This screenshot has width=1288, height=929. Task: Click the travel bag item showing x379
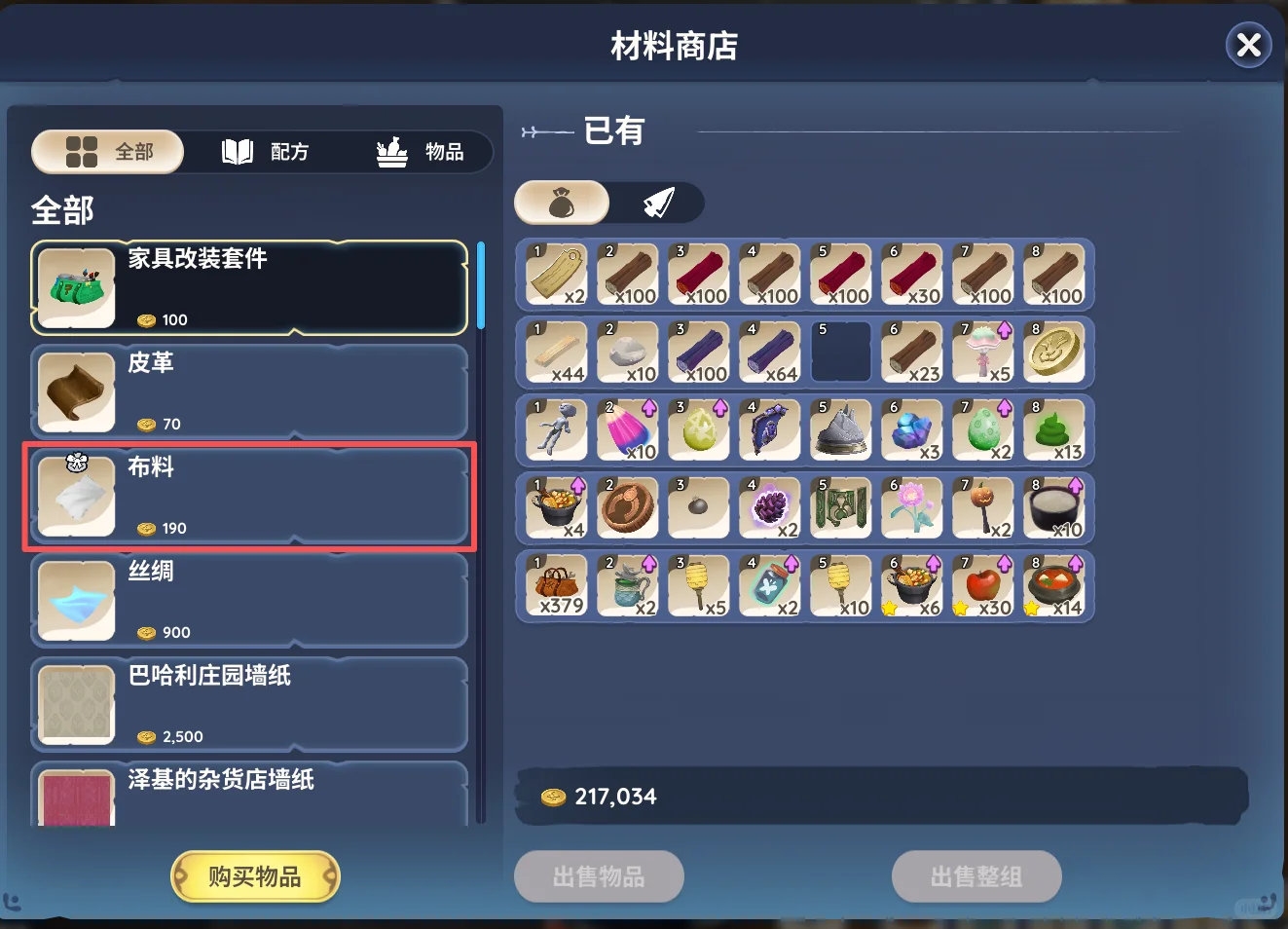[556, 585]
